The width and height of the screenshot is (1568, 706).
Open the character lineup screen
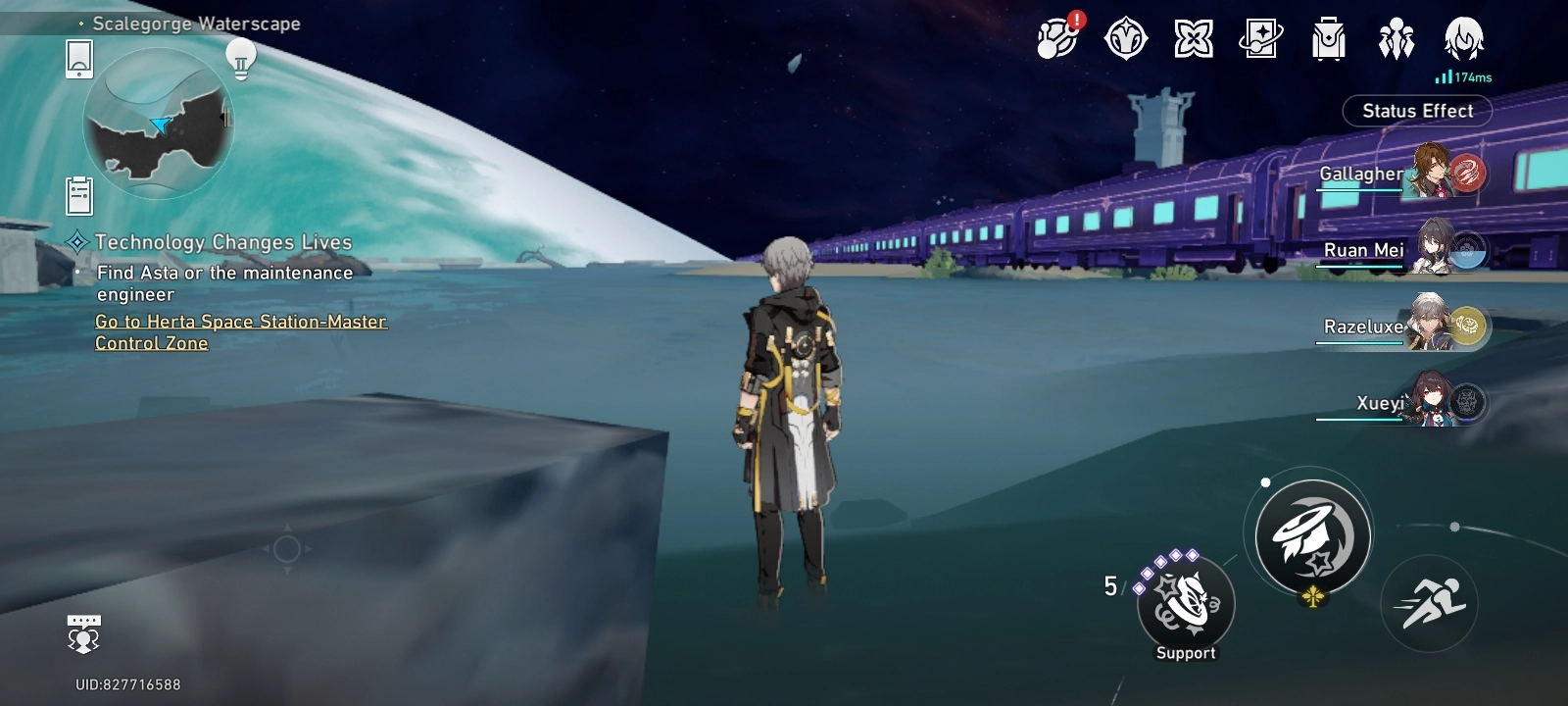[1395, 39]
